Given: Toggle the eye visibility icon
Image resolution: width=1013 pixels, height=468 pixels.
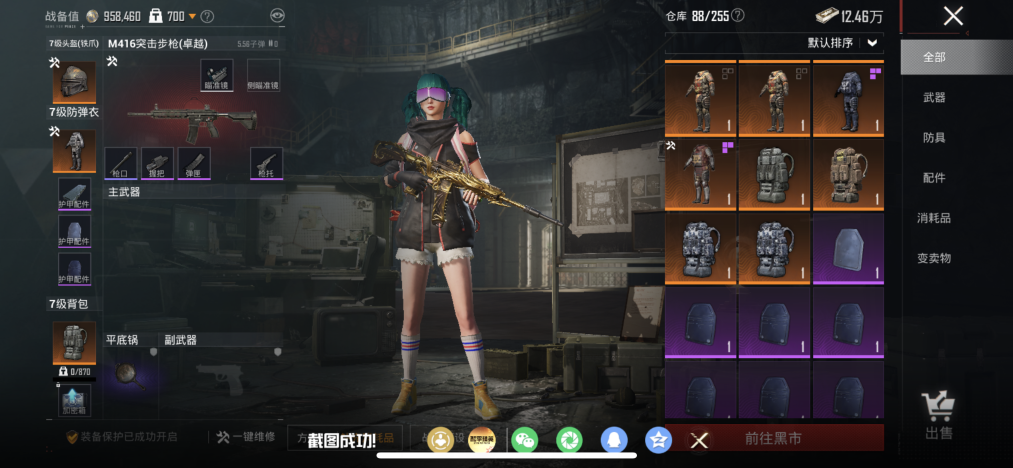Looking at the screenshot, I should tap(277, 16).
